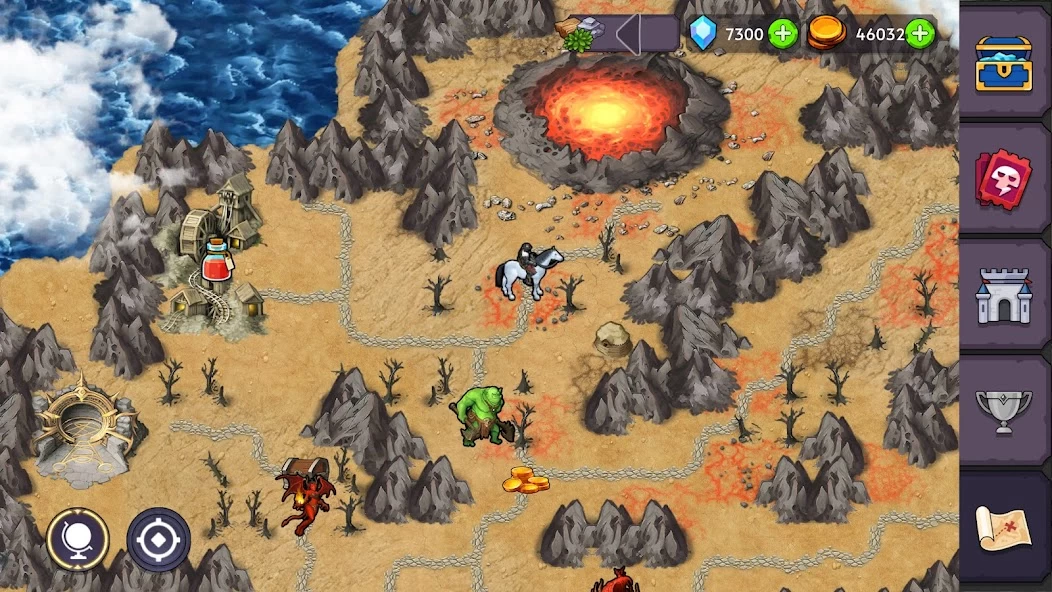Open the treasure chest menu
Image resolution: width=1052 pixels, height=592 pixels.
(x=1004, y=62)
